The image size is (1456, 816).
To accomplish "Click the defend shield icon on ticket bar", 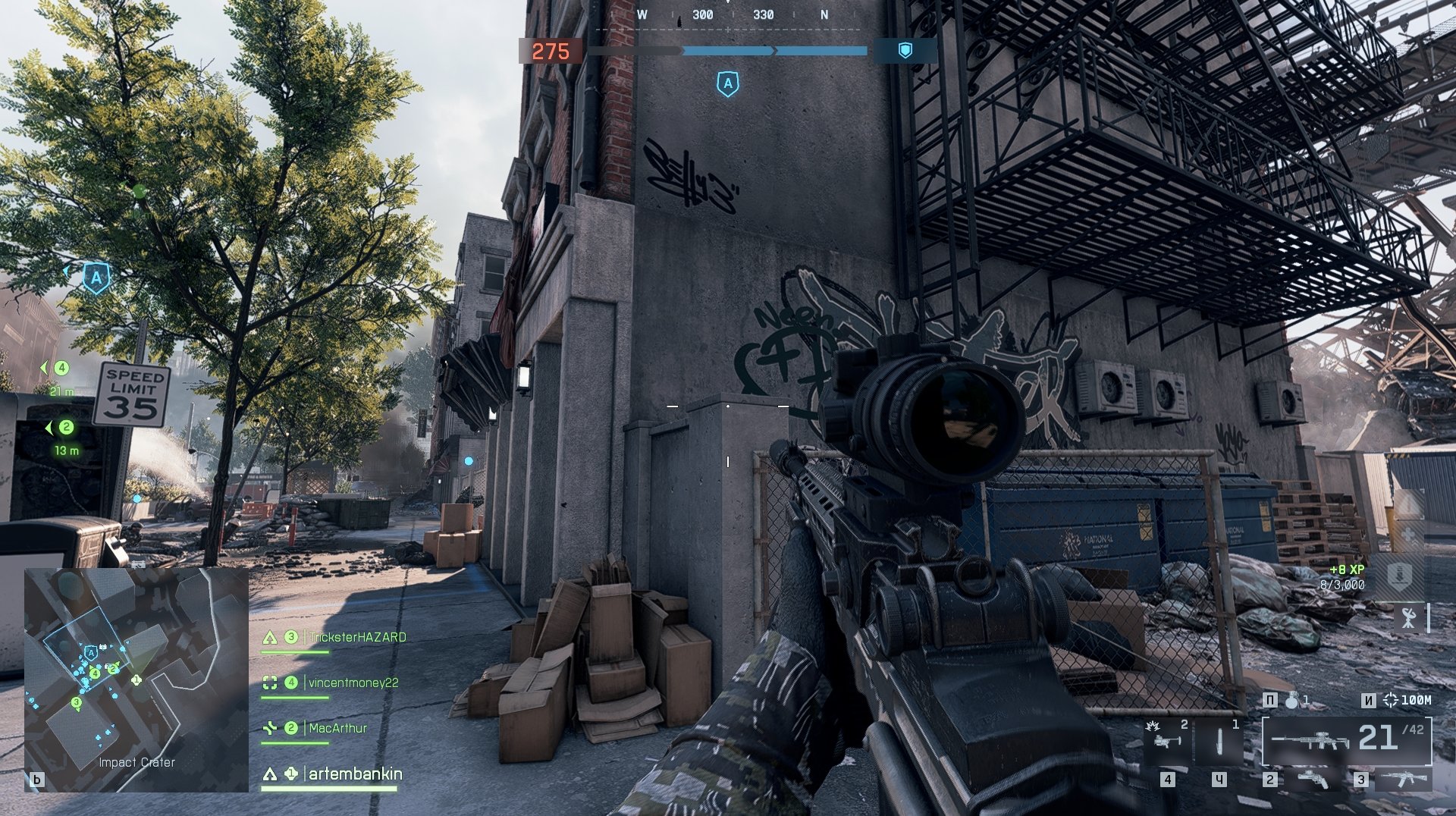I will pyautogui.click(x=905, y=51).
